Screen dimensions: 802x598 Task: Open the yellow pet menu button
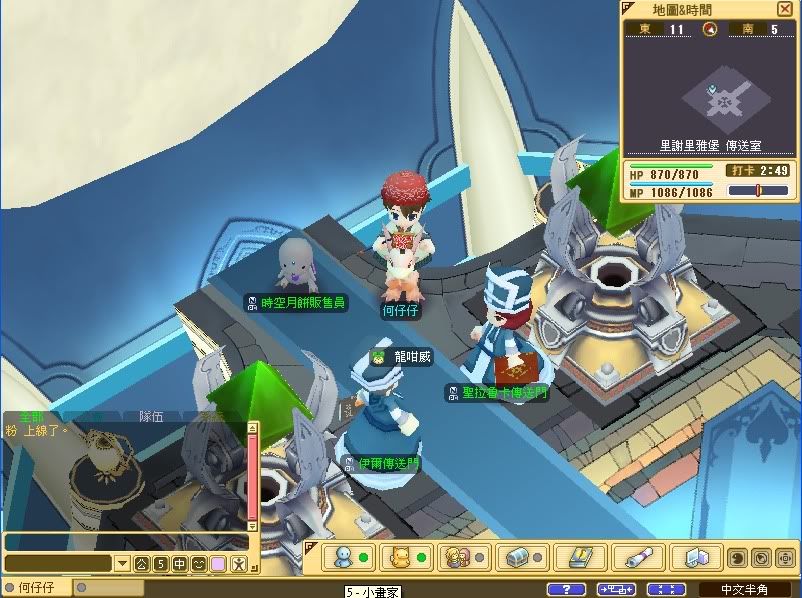click(400, 556)
